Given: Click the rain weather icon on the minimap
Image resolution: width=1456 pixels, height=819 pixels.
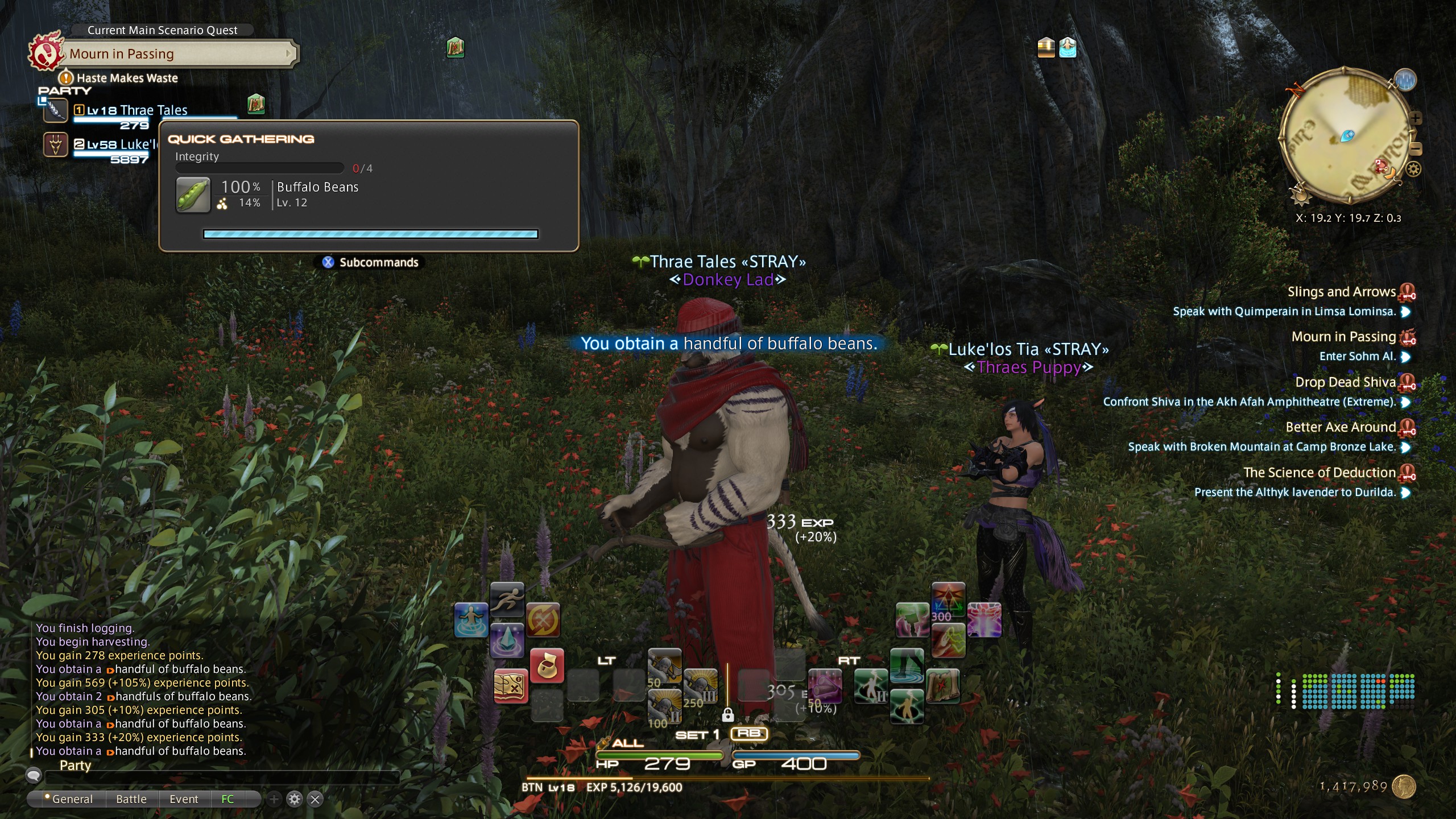Looking at the screenshot, I should pos(1405,80).
